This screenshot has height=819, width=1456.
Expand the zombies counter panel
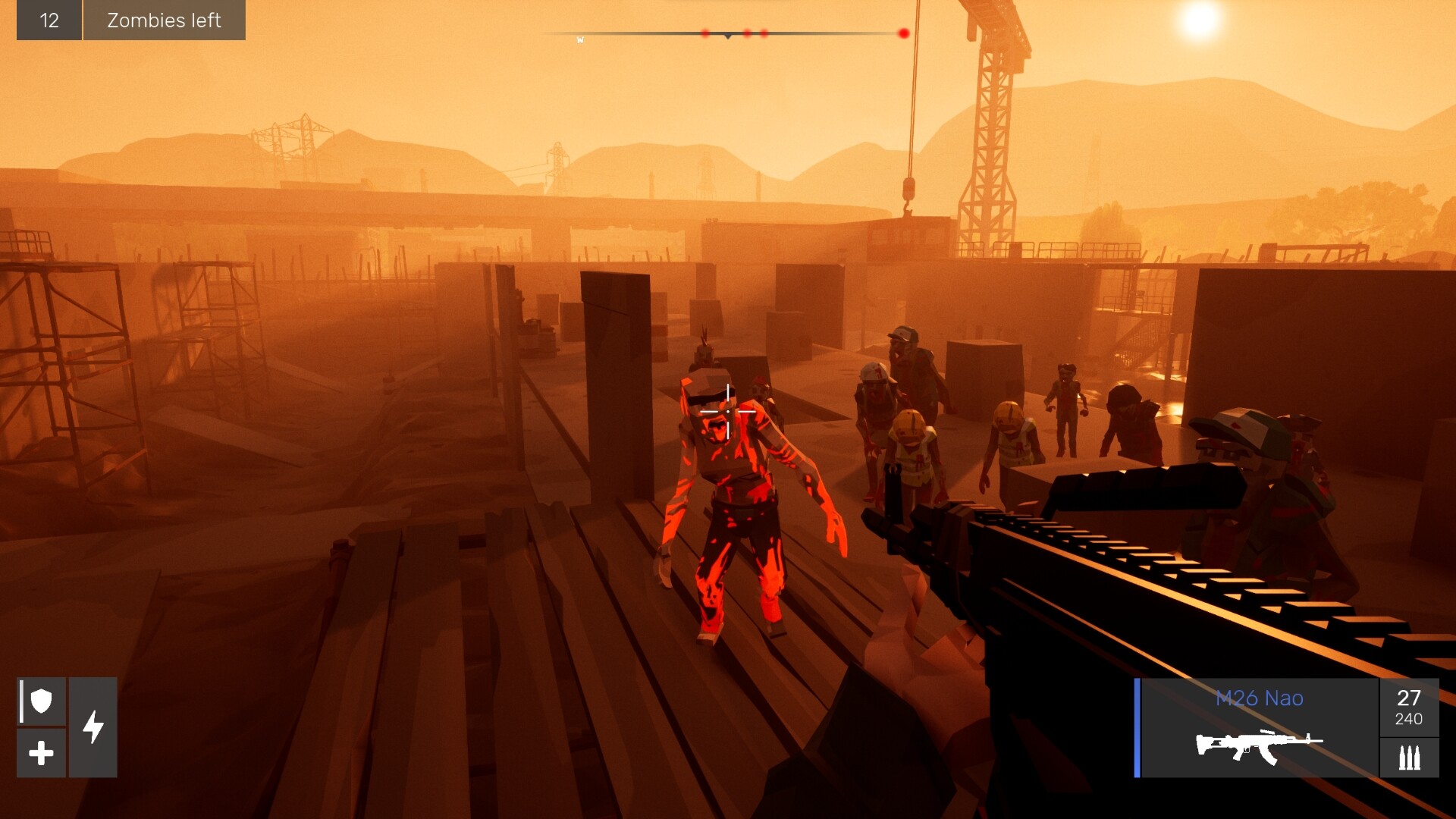(129, 20)
